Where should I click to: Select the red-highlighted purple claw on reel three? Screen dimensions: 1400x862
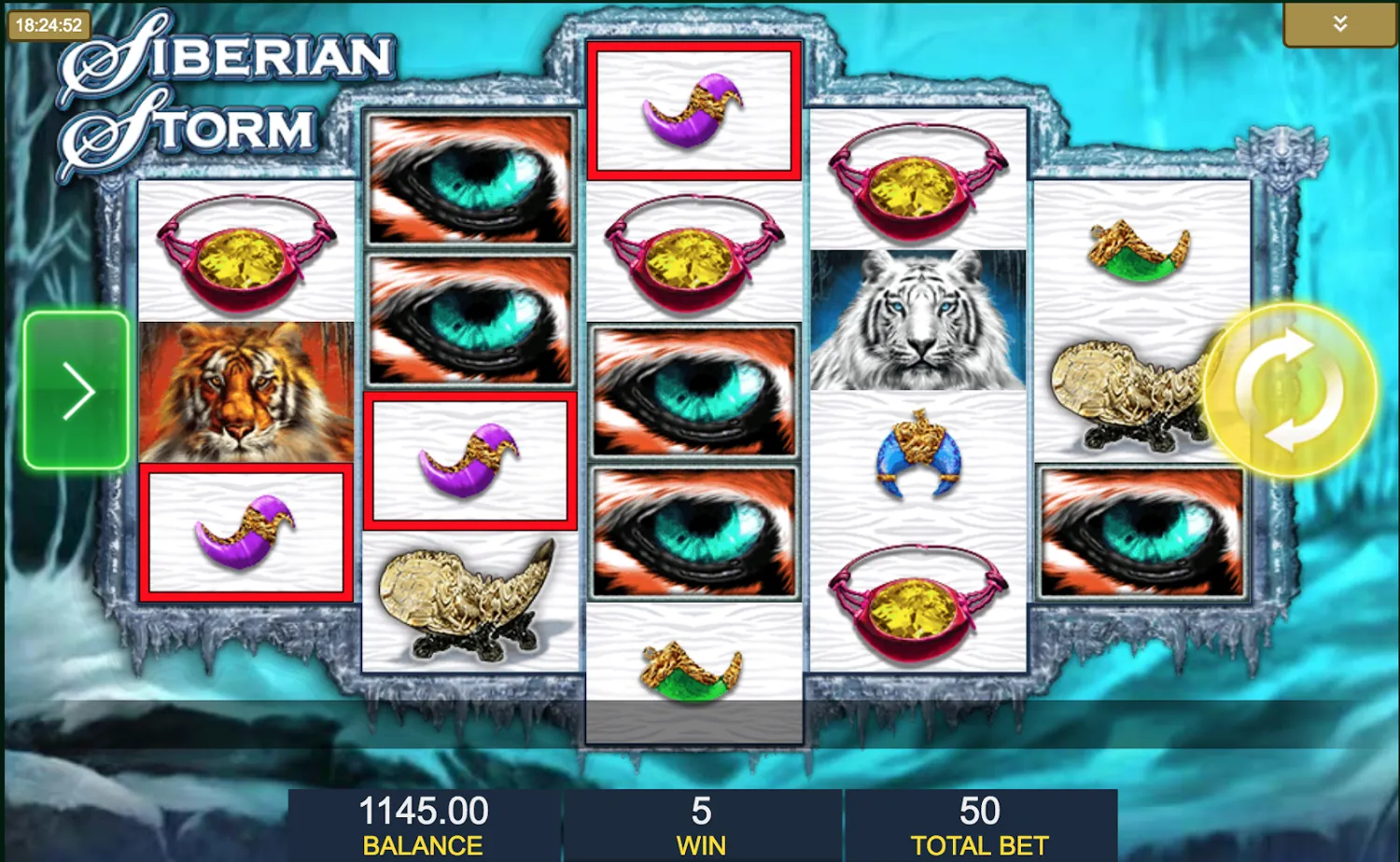coord(695,107)
